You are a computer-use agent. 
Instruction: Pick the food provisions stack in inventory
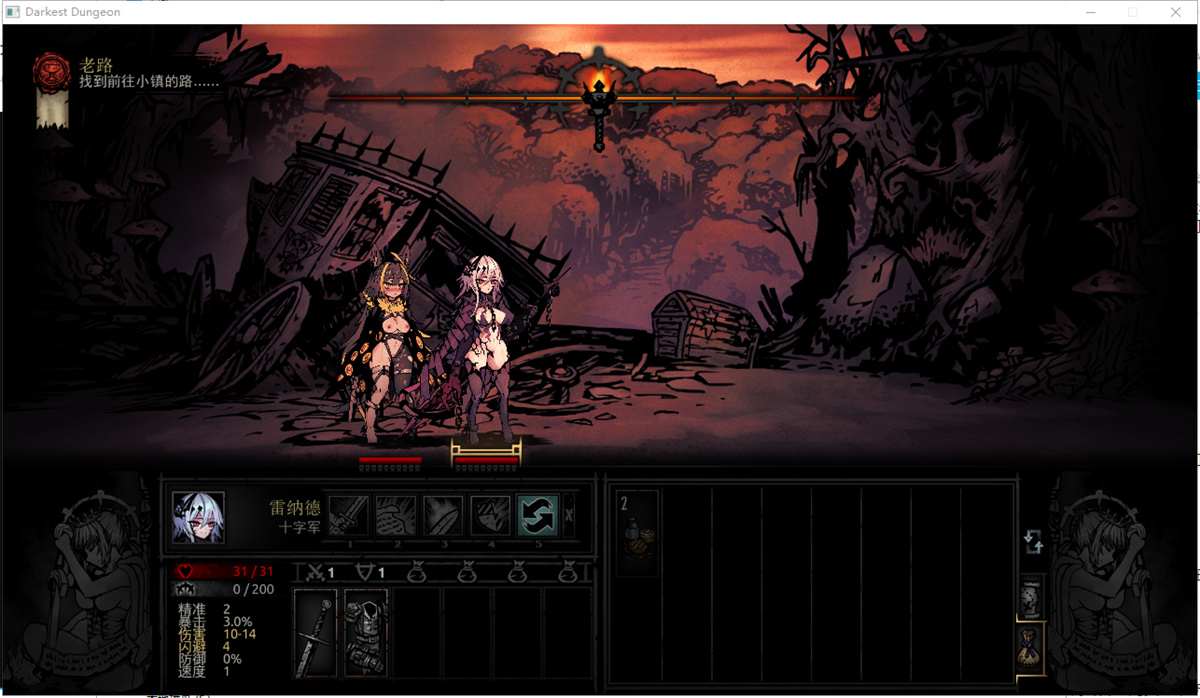click(x=637, y=533)
